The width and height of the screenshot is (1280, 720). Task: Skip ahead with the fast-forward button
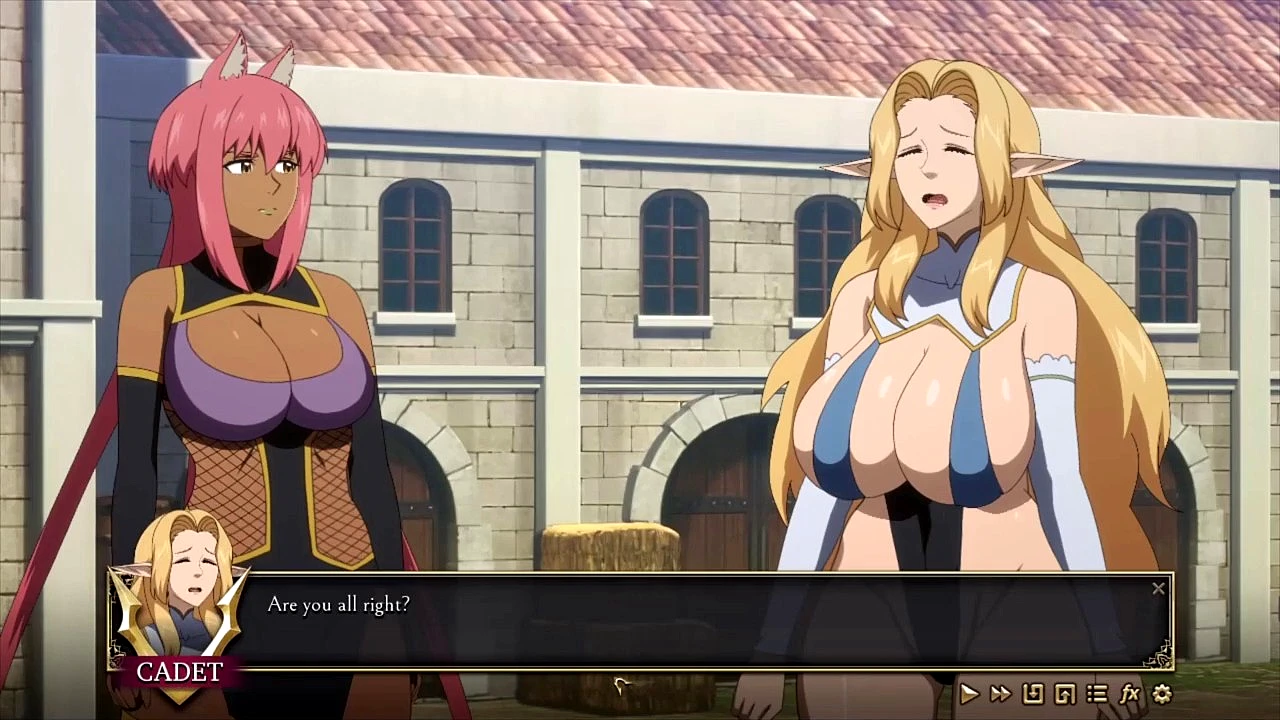coord(1000,693)
